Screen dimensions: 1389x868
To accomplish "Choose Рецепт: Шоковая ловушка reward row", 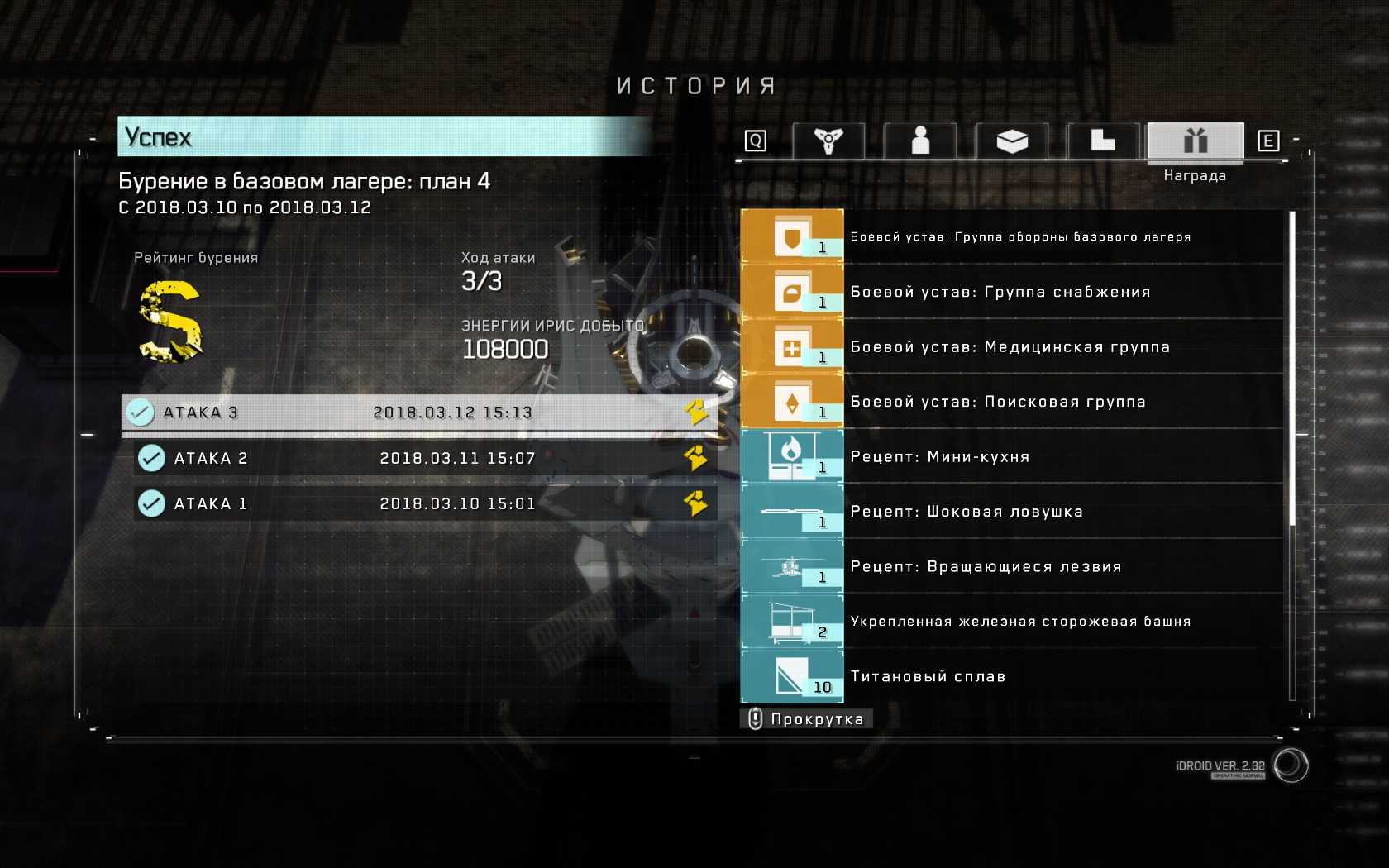I will [x=1013, y=512].
